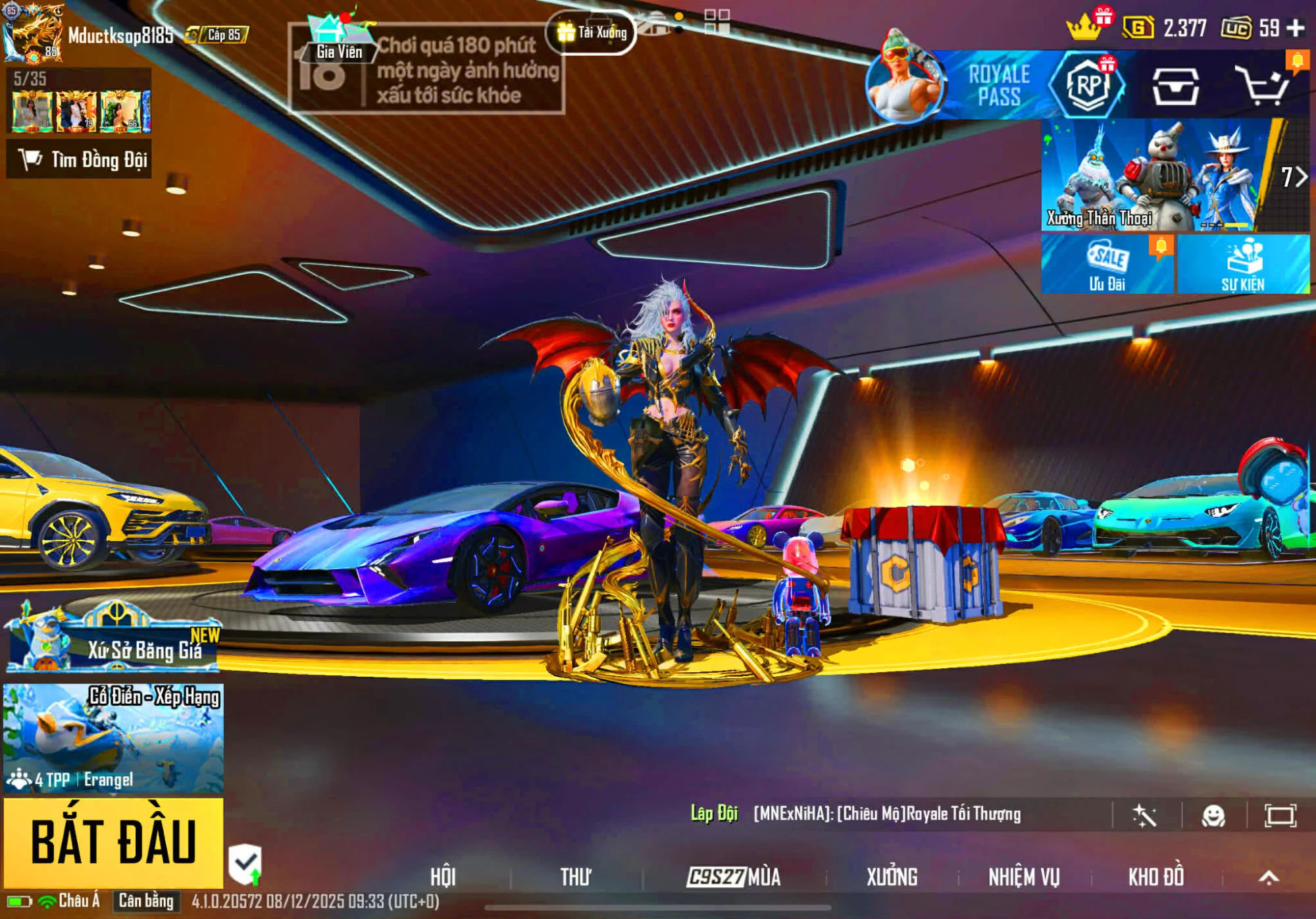Open the Mductksop8185 player profile avatar
The height and width of the screenshot is (919, 1316).
coord(33,33)
